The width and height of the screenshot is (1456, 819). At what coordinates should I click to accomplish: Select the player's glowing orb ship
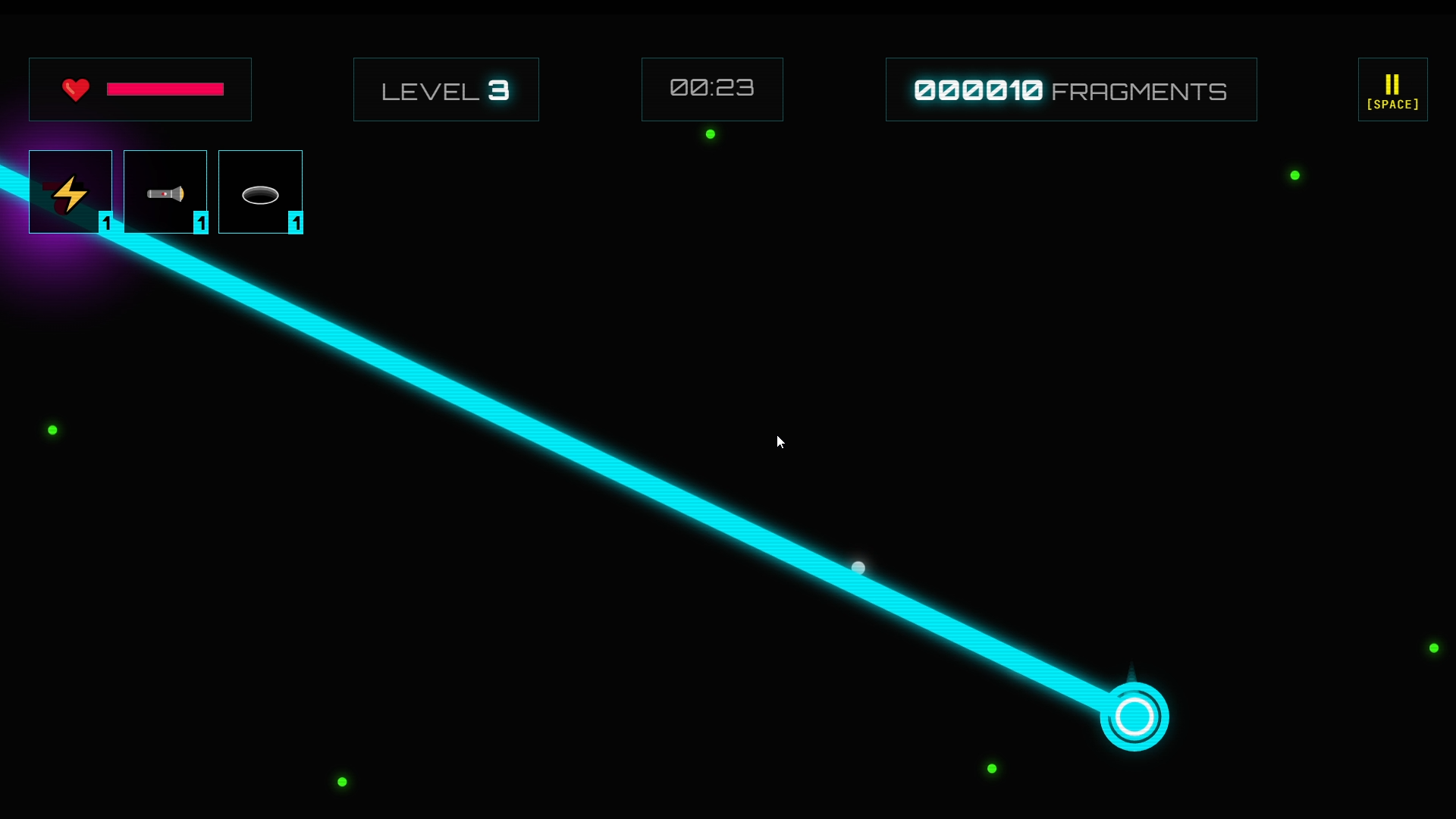[x=1133, y=714]
